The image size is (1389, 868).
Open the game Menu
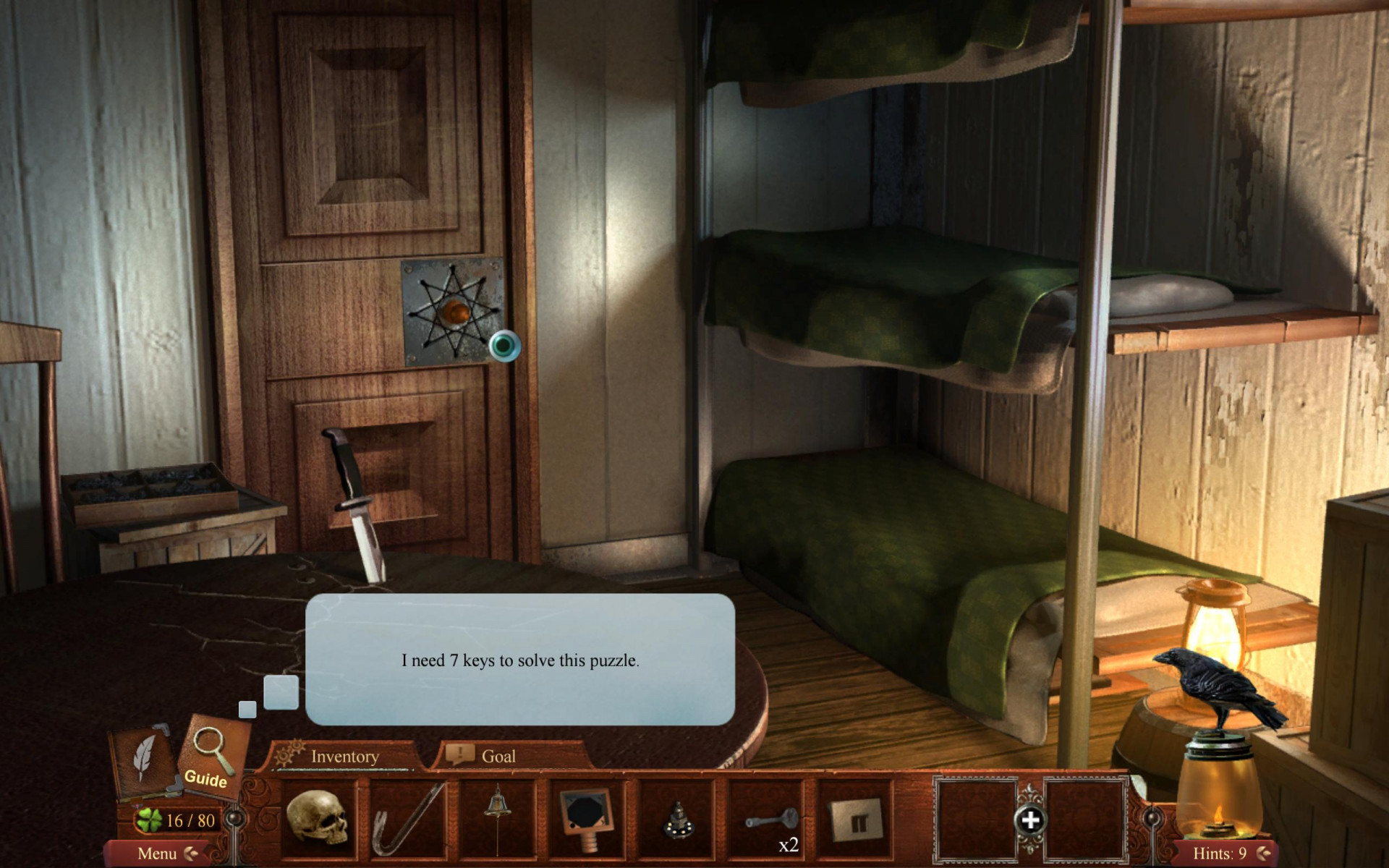tap(158, 854)
